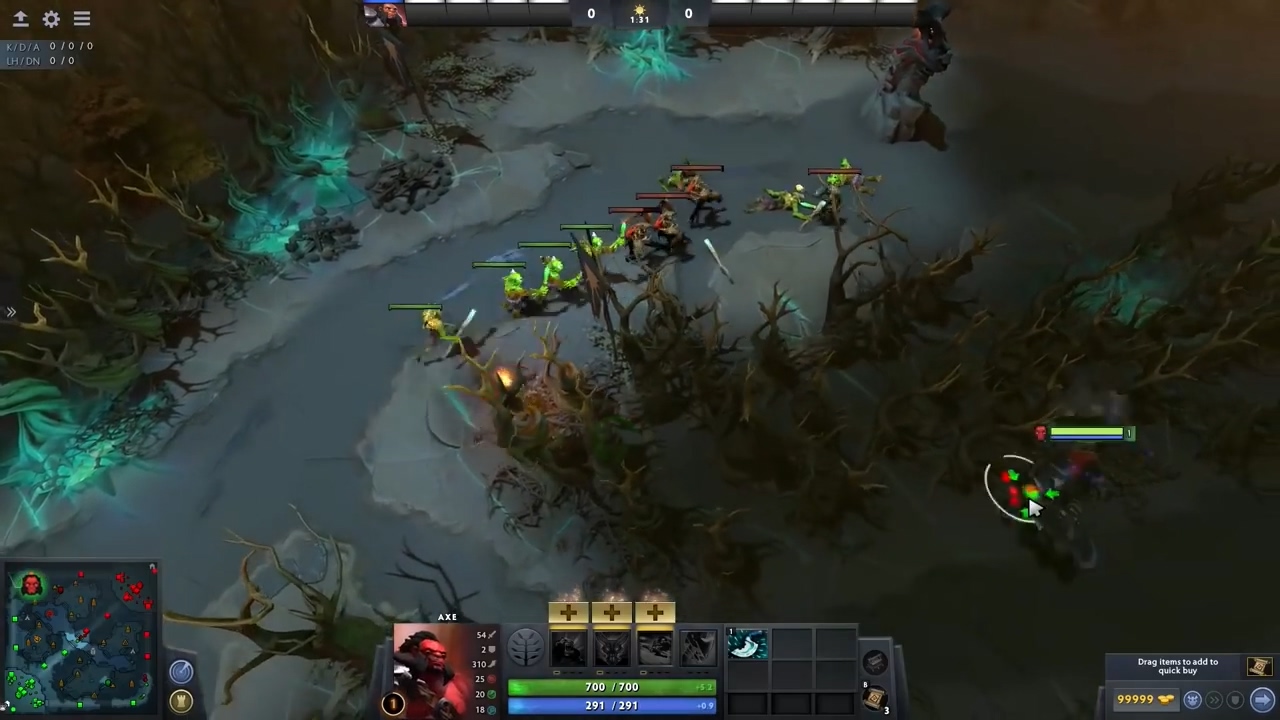This screenshot has height=720, width=1280.
Task: Click the plus to level Culling Blade
Action: (697, 611)
